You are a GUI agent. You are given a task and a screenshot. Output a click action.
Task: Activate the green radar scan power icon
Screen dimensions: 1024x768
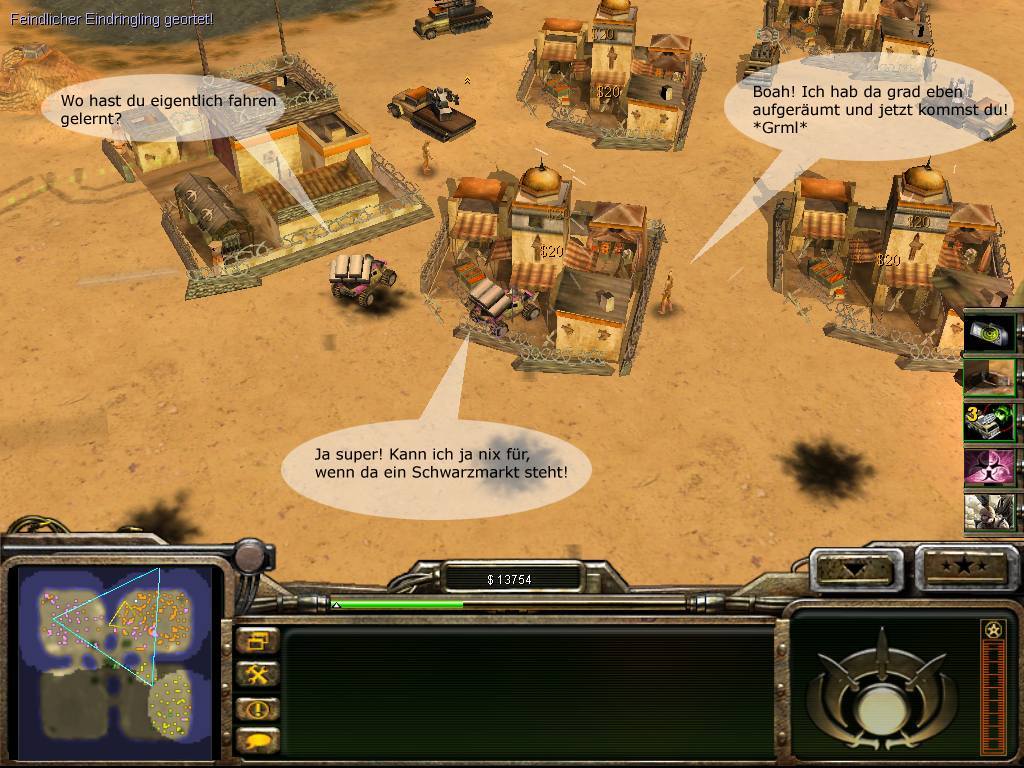tap(990, 334)
